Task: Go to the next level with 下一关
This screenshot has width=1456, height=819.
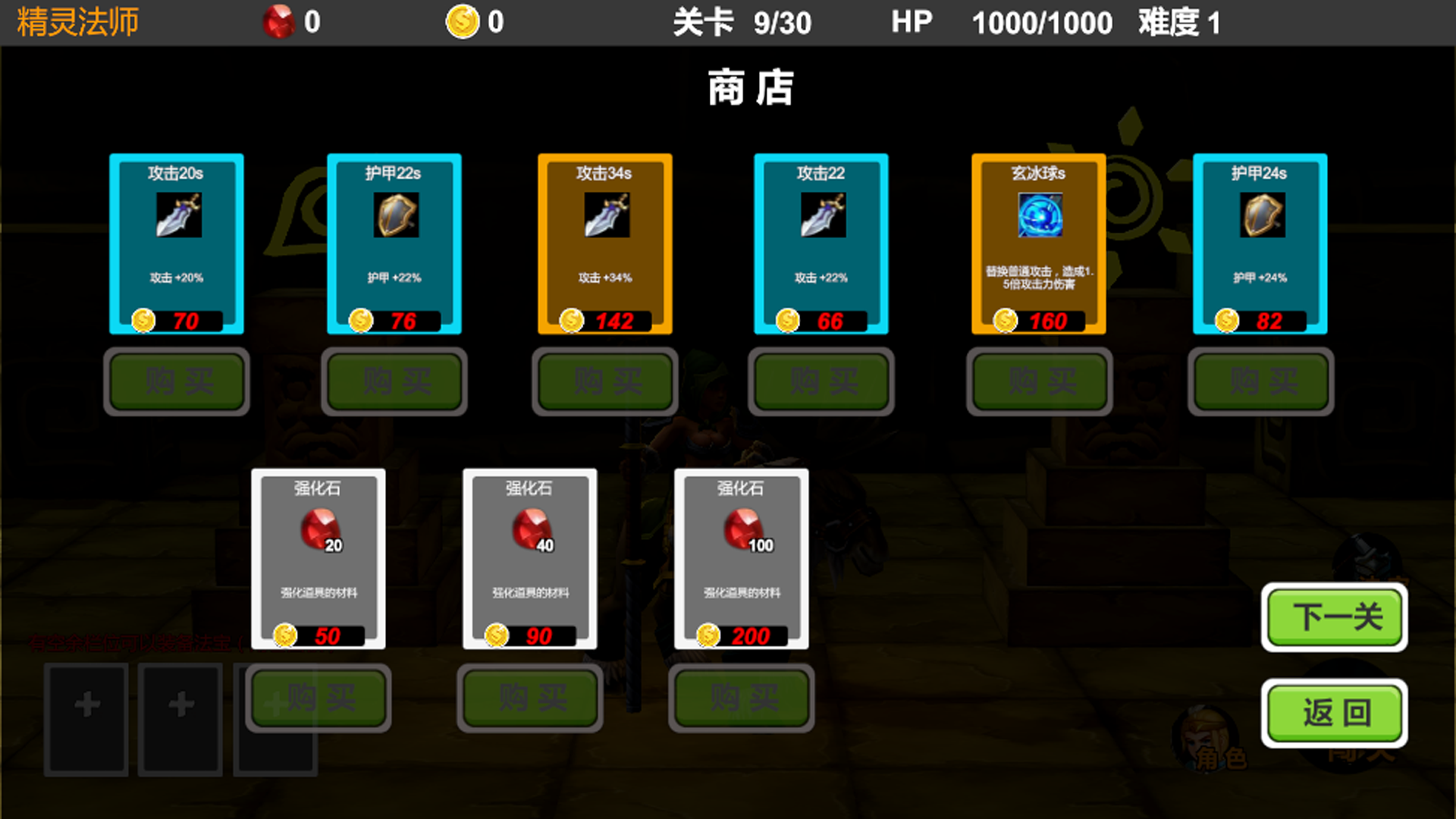Action: (x=1335, y=617)
